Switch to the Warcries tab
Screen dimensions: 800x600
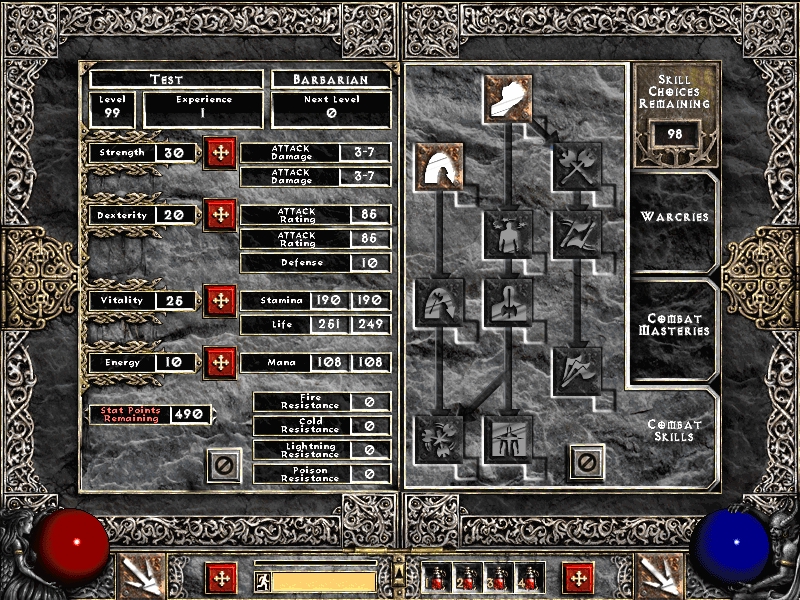(674, 217)
